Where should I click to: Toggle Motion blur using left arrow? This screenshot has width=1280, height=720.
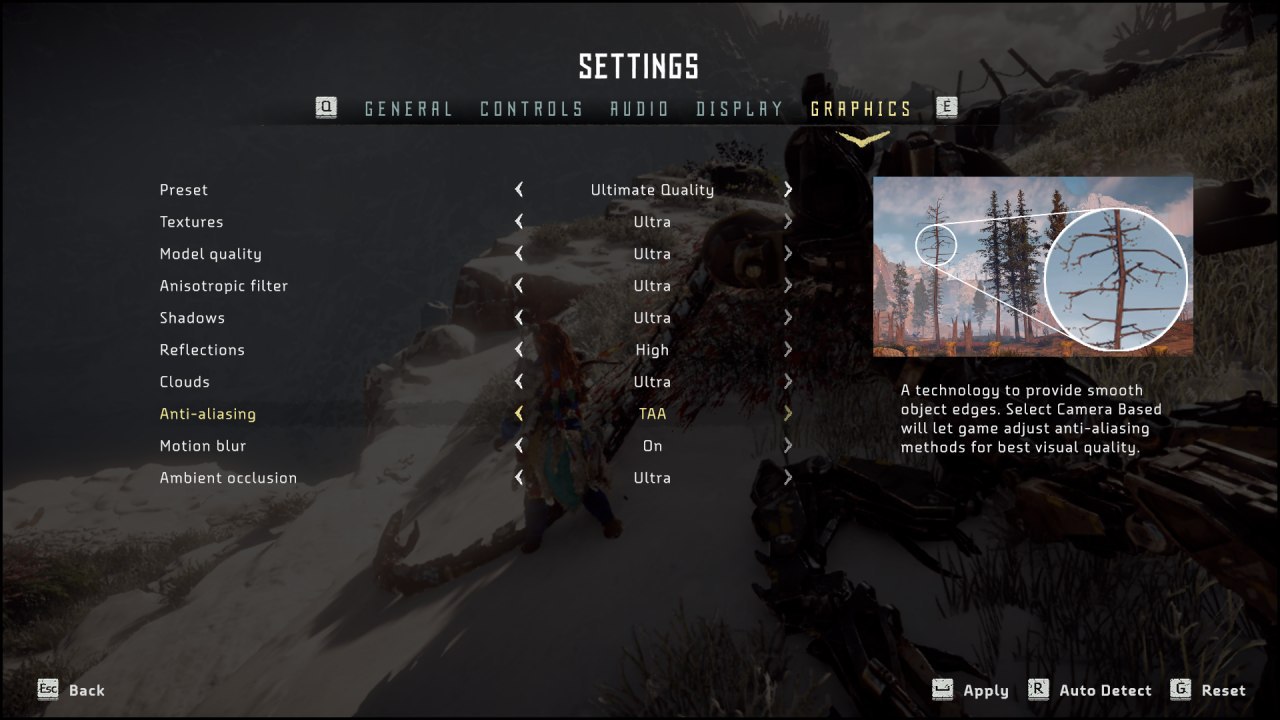(519, 446)
